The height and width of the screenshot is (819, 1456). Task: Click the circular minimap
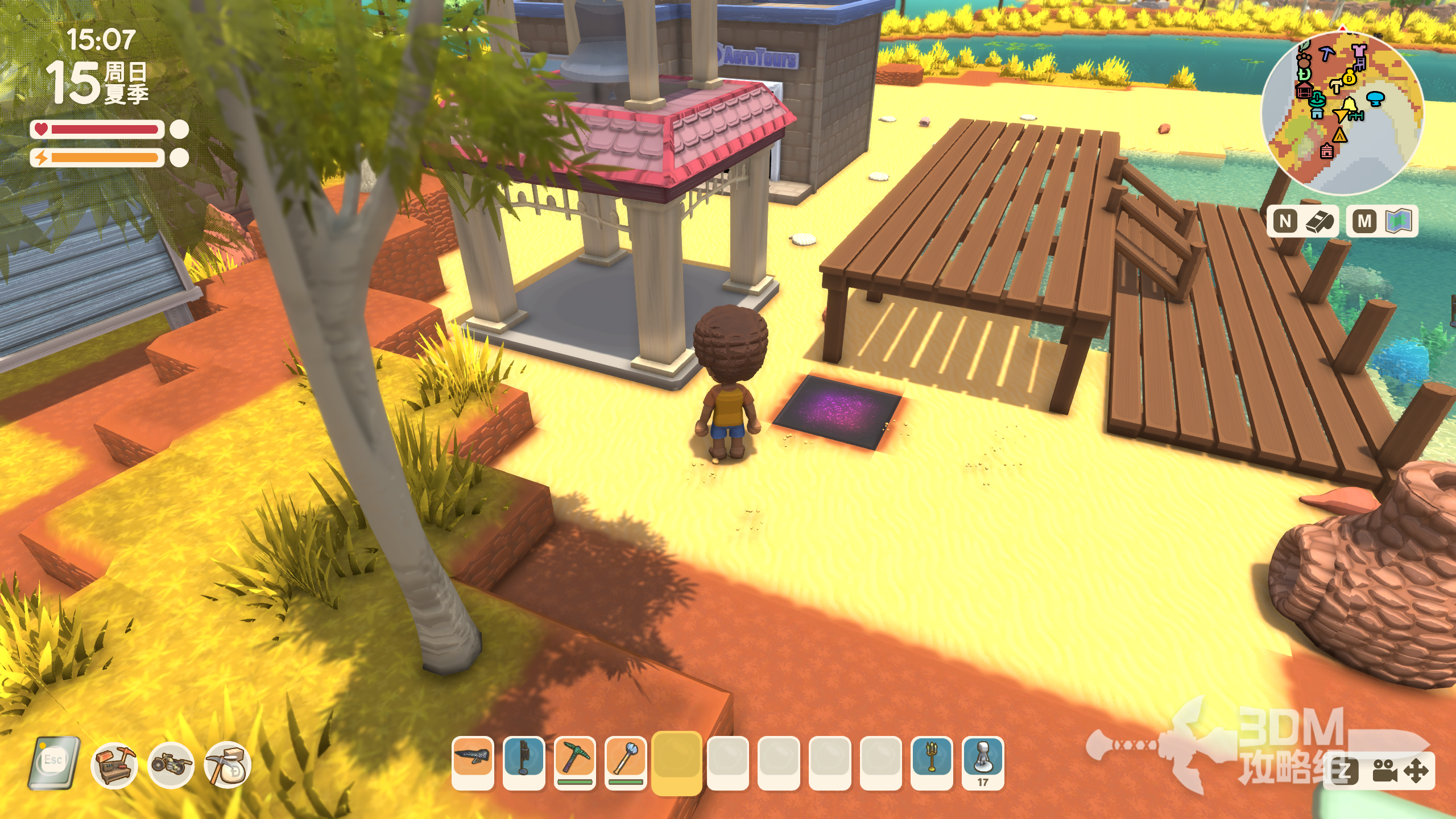pos(1342,114)
